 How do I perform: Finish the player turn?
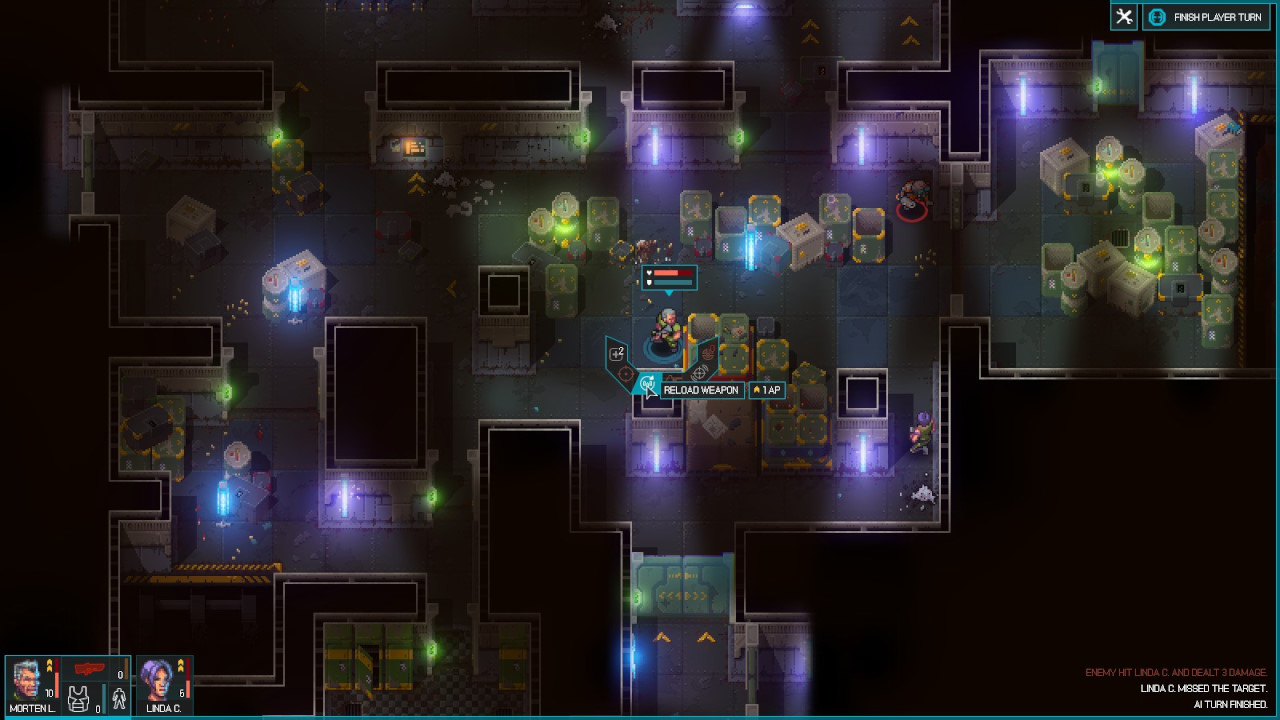1206,17
